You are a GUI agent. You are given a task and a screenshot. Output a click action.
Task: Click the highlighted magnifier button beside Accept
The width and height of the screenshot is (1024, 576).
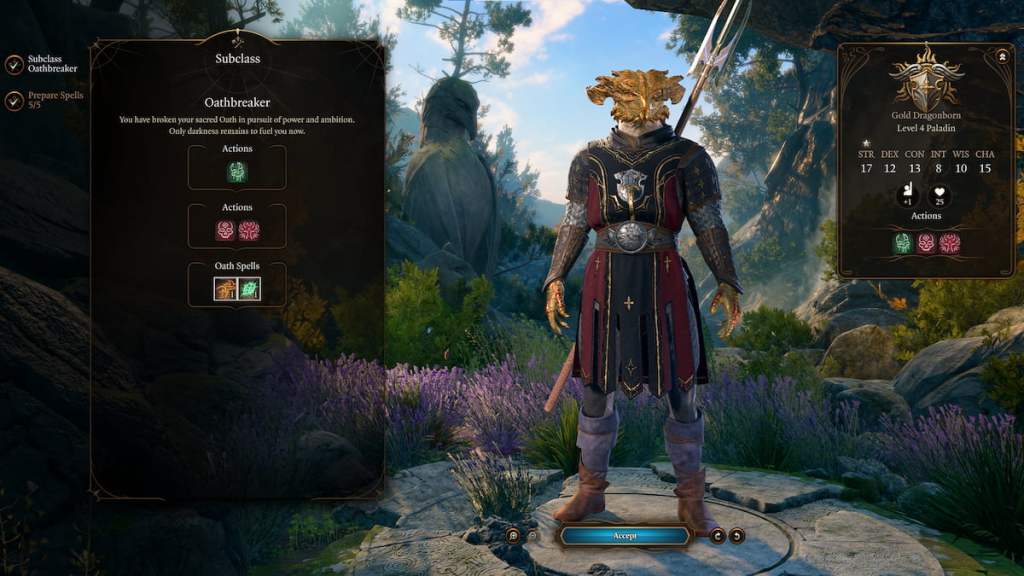click(x=513, y=536)
